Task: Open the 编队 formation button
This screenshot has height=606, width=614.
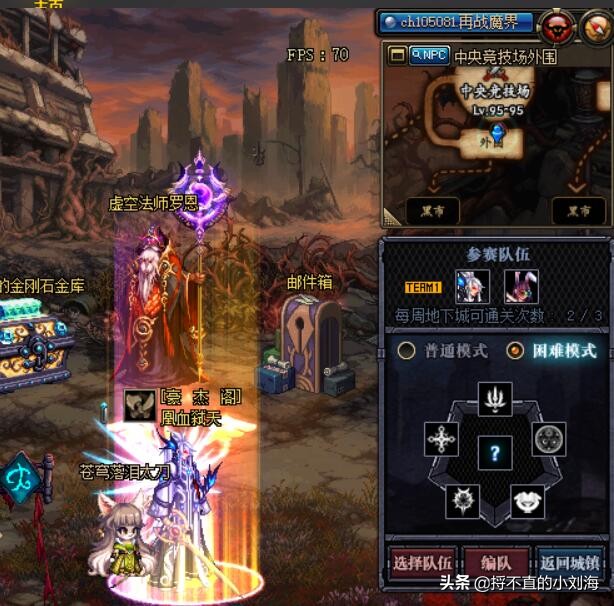Action: pos(495,562)
